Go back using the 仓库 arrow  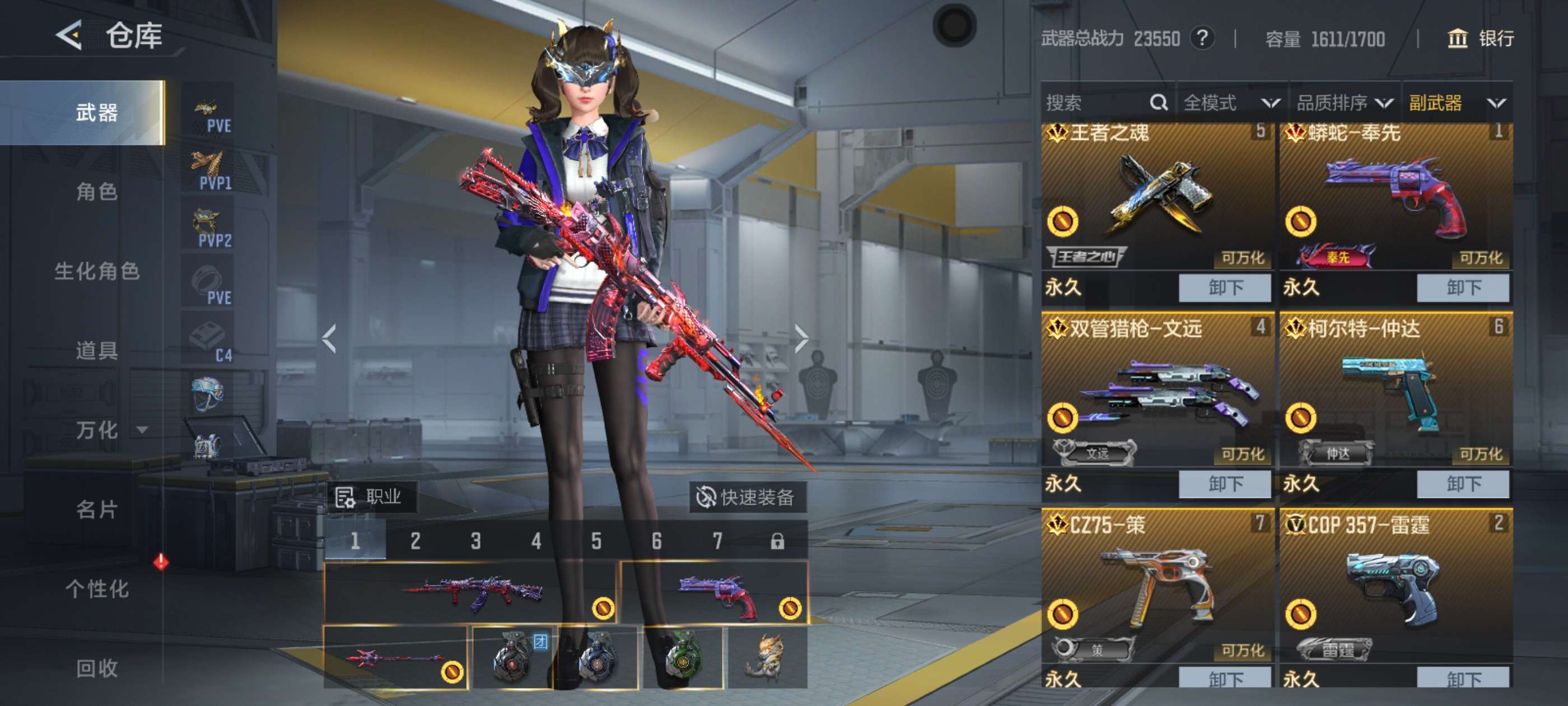tap(70, 35)
